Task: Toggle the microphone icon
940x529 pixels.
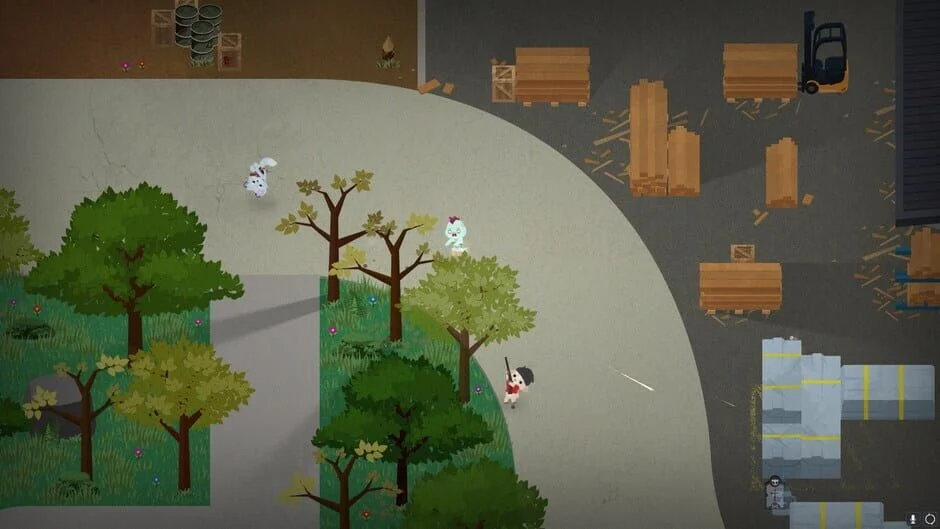Action: (x=914, y=518)
